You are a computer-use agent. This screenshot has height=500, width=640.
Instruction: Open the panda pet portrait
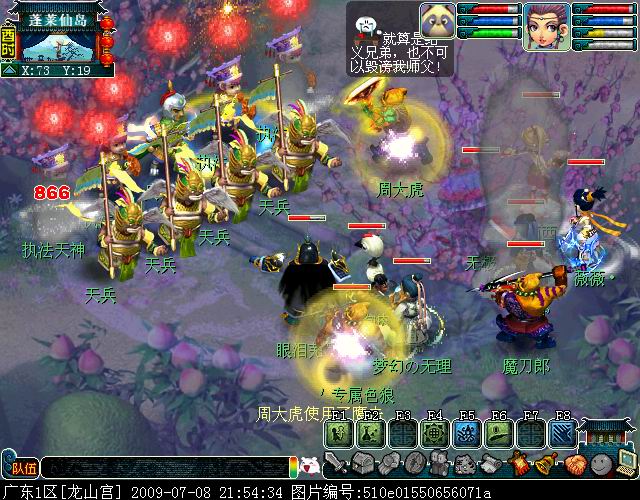[438, 20]
